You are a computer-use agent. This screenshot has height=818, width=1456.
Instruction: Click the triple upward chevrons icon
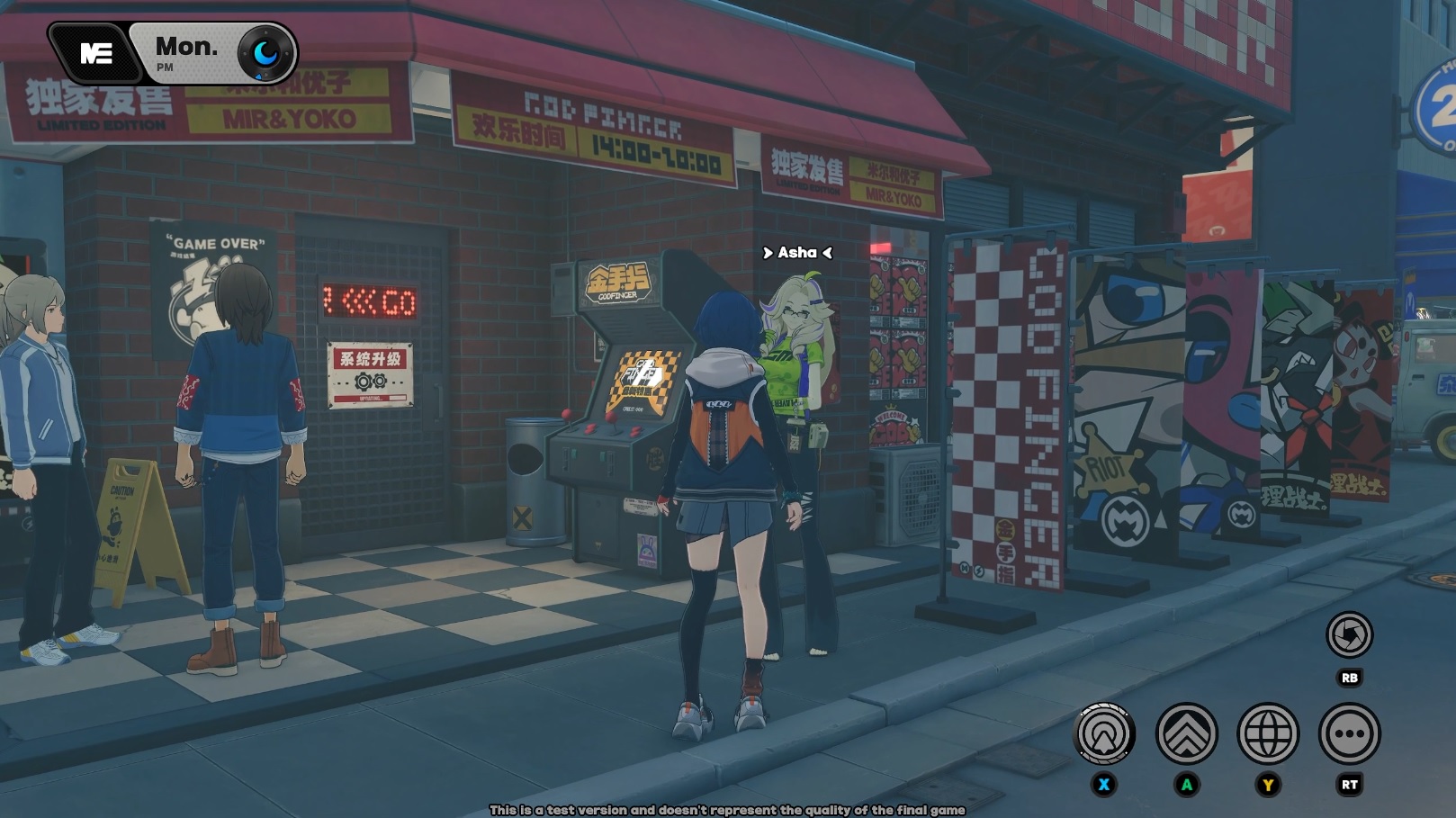1186,734
